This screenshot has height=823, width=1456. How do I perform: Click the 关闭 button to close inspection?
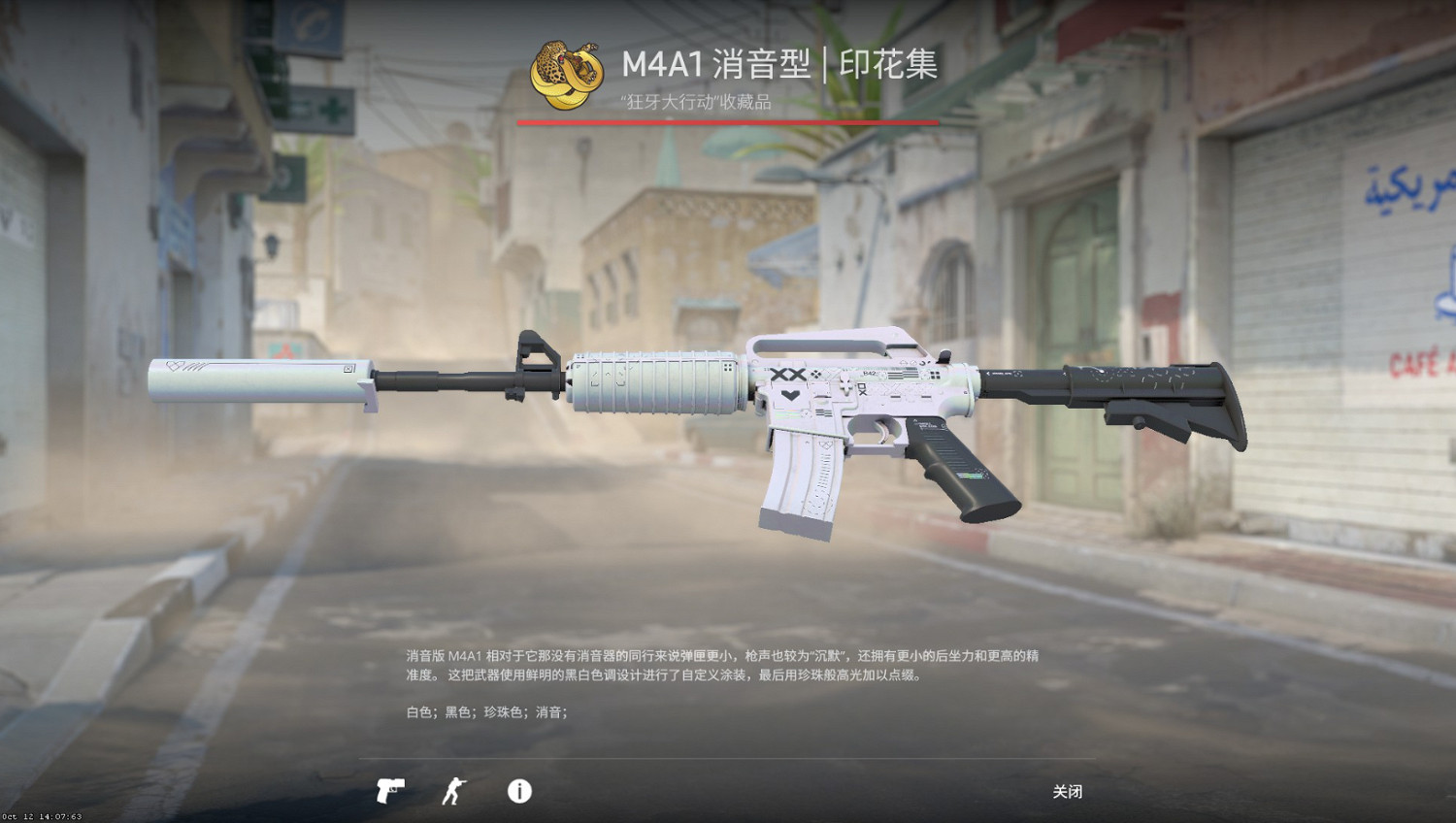1068,792
